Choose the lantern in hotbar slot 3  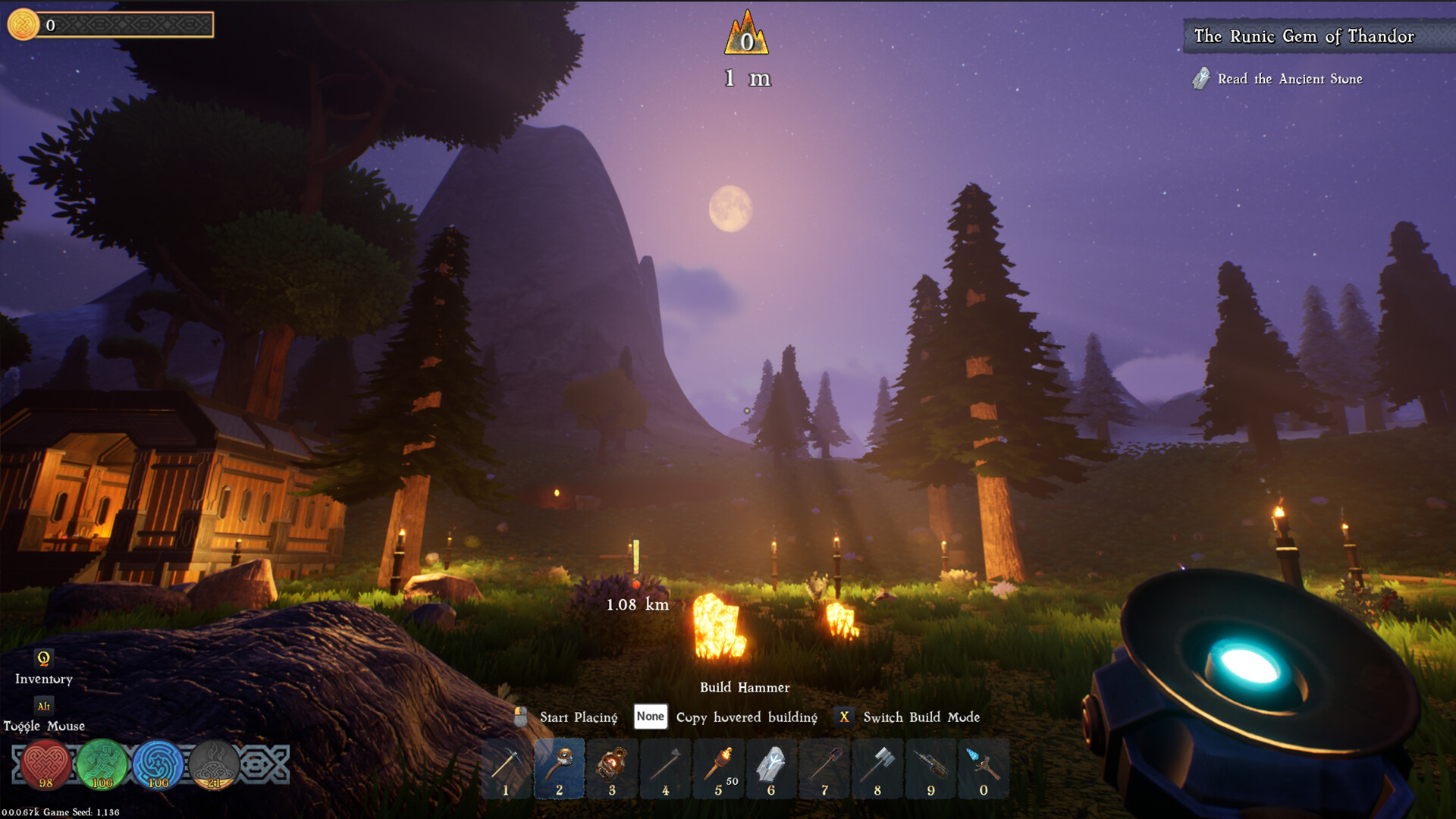coord(612,767)
